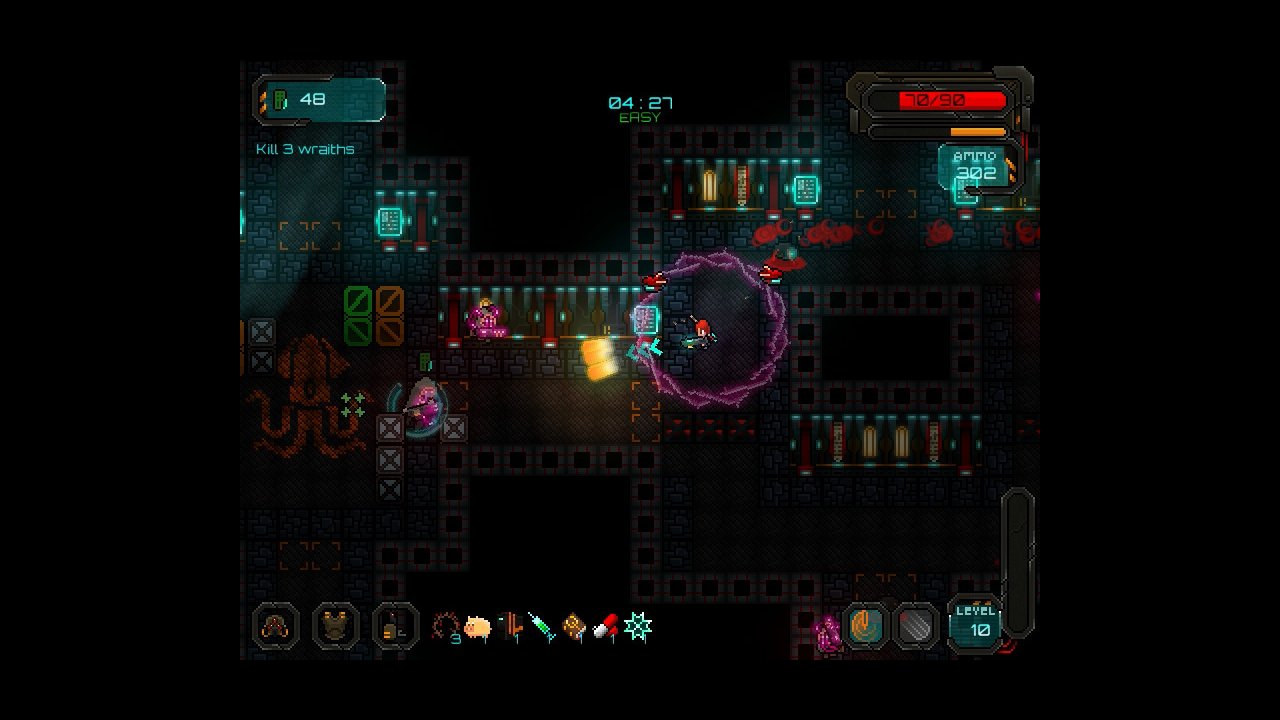Screen dimensions: 1280x720
Task: Activate the orange shield ability
Action: (x=865, y=627)
